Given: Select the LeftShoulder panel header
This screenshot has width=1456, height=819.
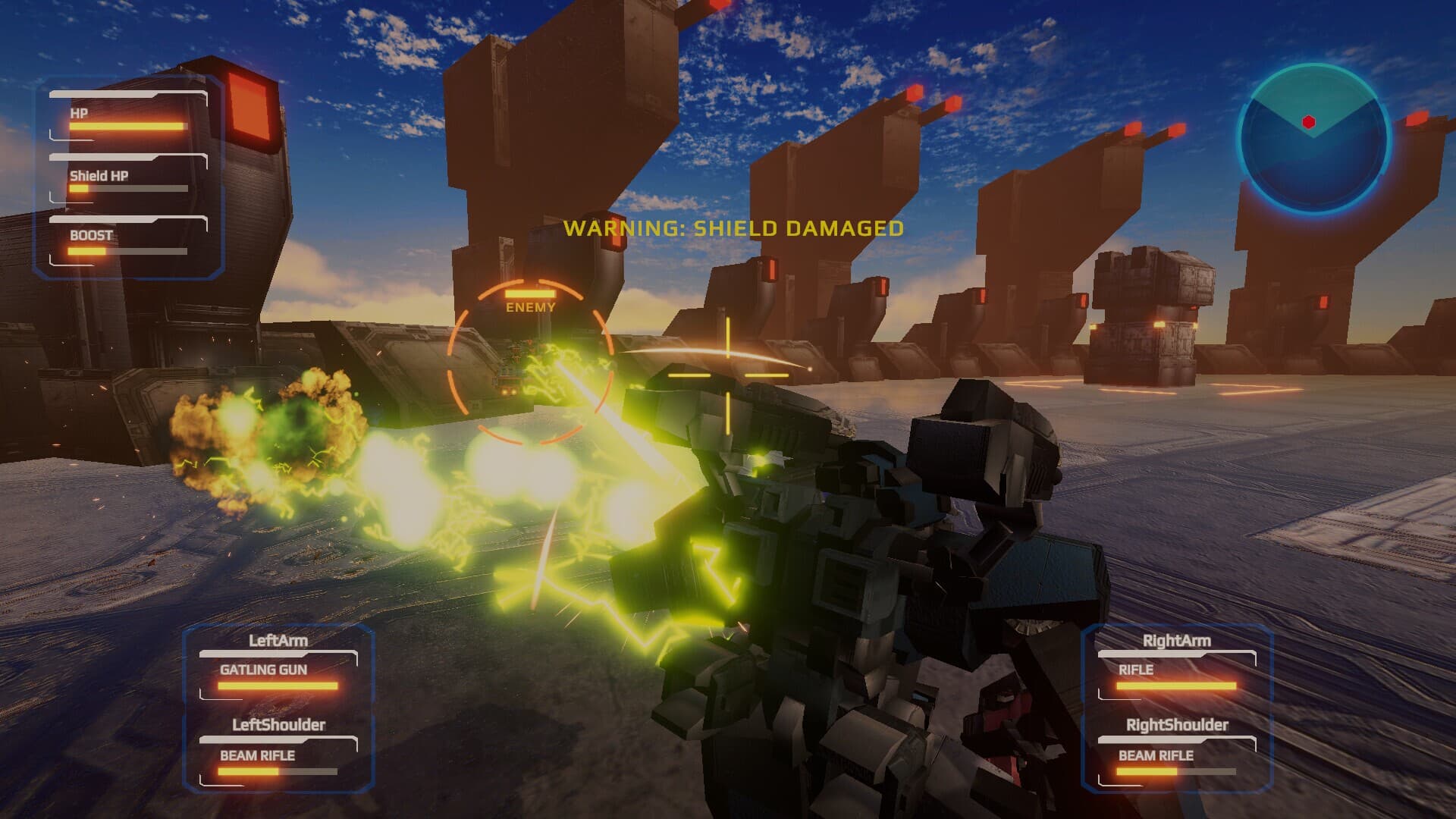Looking at the screenshot, I should point(279,725).
